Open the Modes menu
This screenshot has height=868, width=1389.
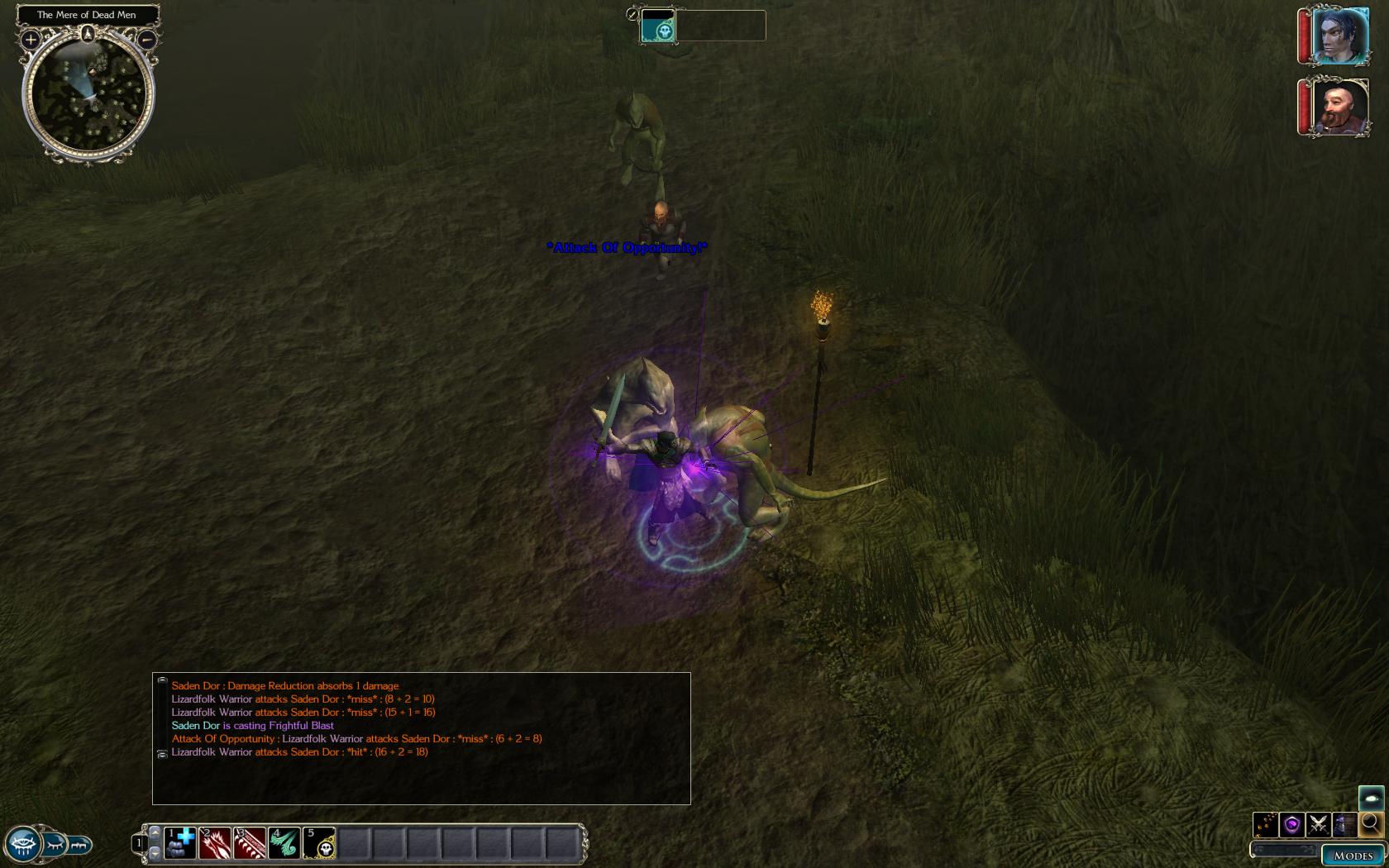1353,856
